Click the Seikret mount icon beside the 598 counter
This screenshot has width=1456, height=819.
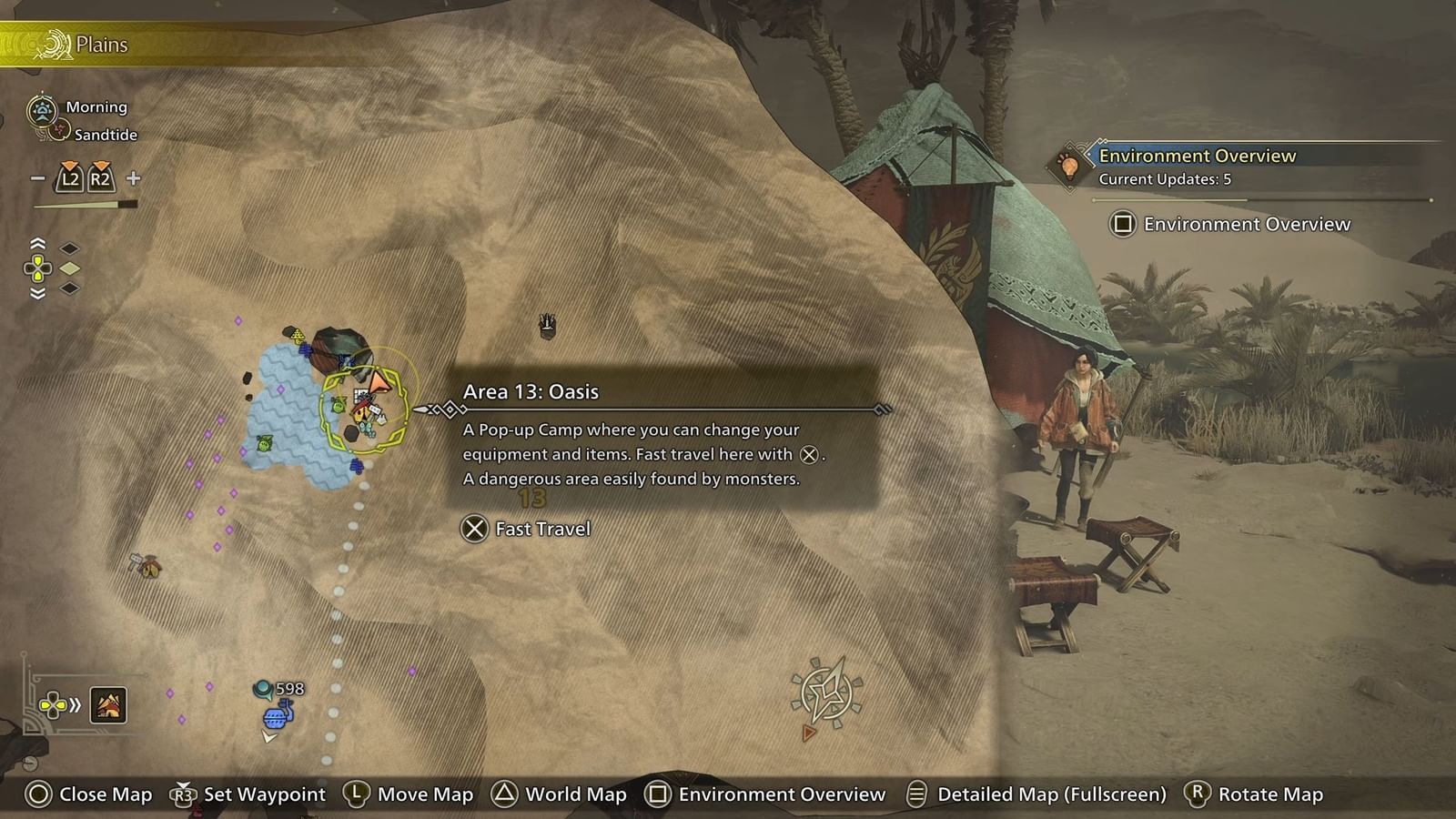(x=276, y=718)
